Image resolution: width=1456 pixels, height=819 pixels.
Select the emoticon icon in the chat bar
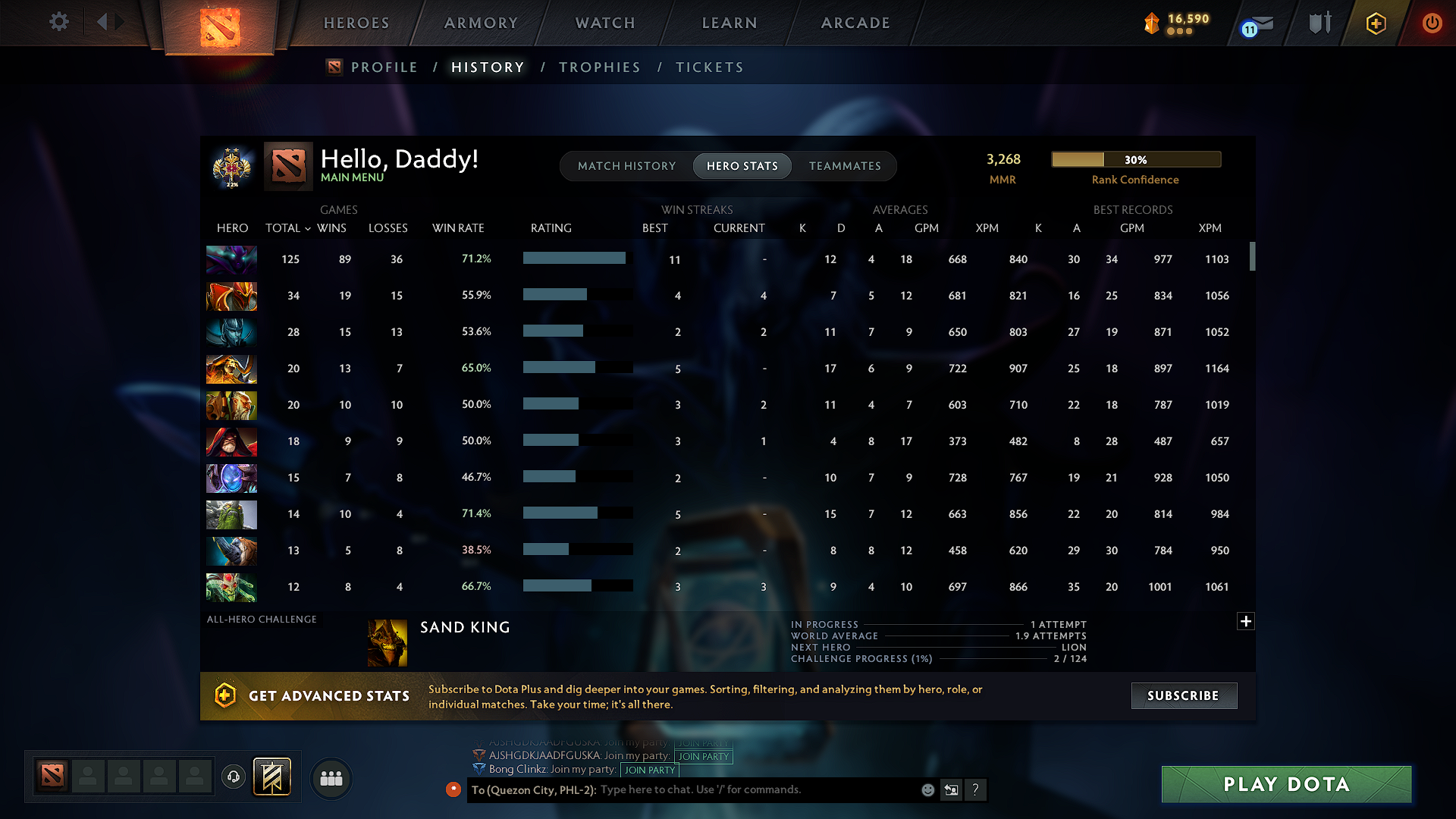tap(927, 789)
